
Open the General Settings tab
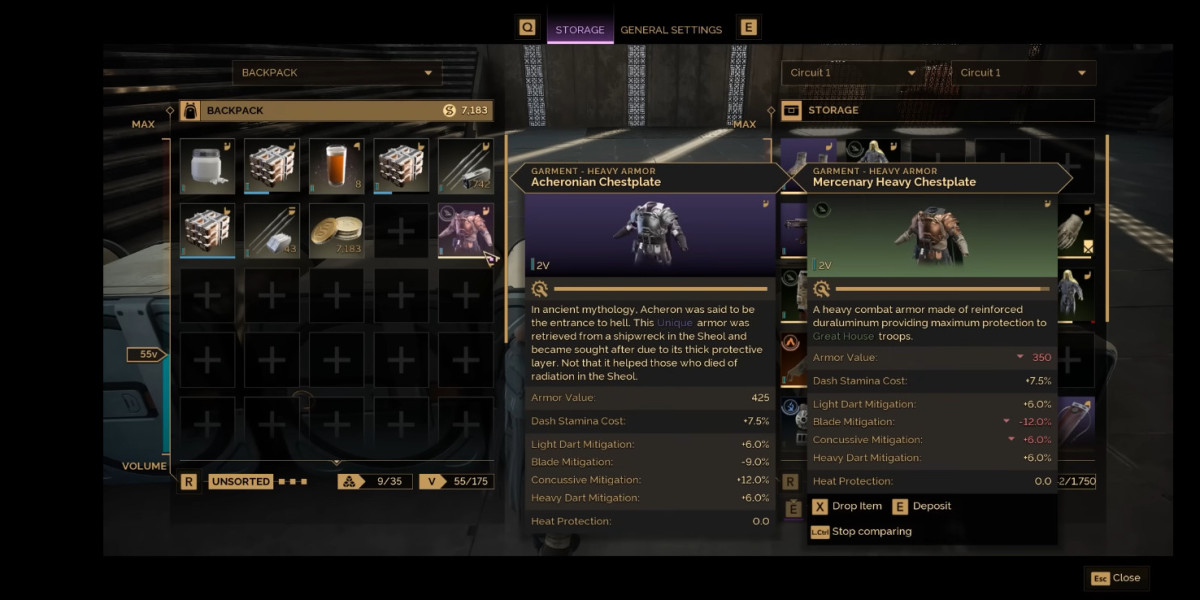tap(671, 30)
